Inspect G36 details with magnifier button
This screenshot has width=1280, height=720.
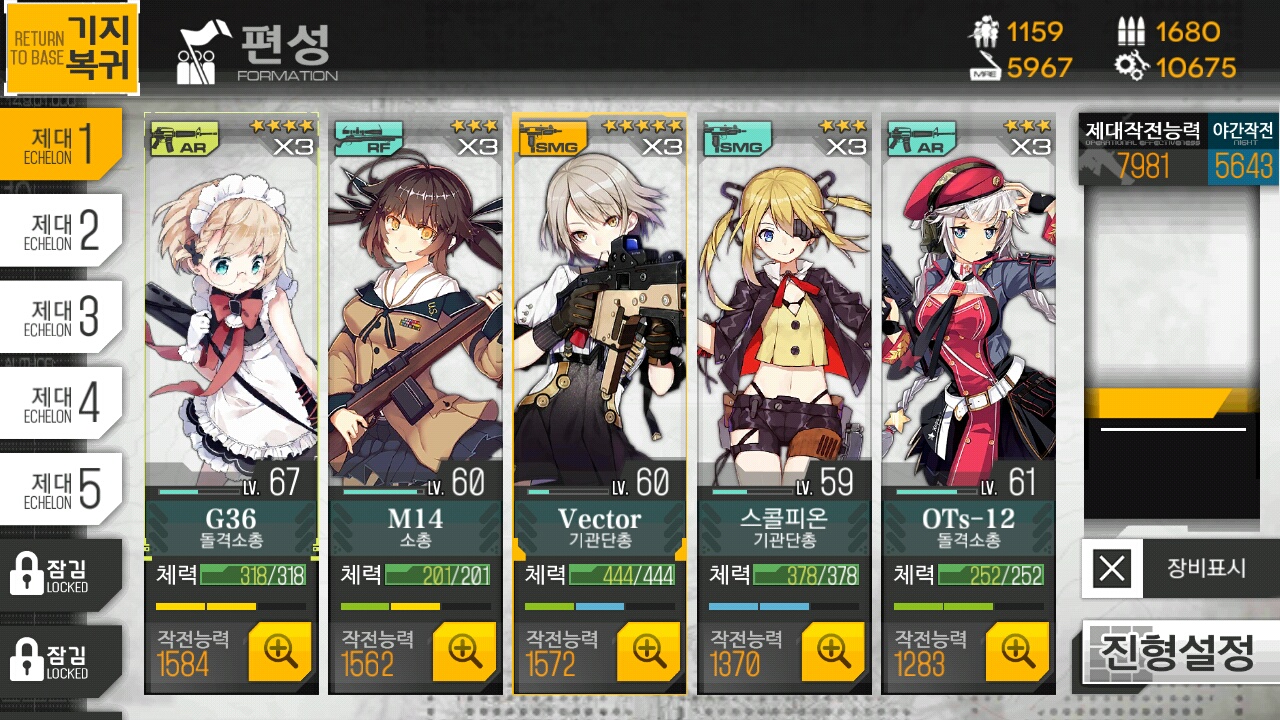(280, 651)
